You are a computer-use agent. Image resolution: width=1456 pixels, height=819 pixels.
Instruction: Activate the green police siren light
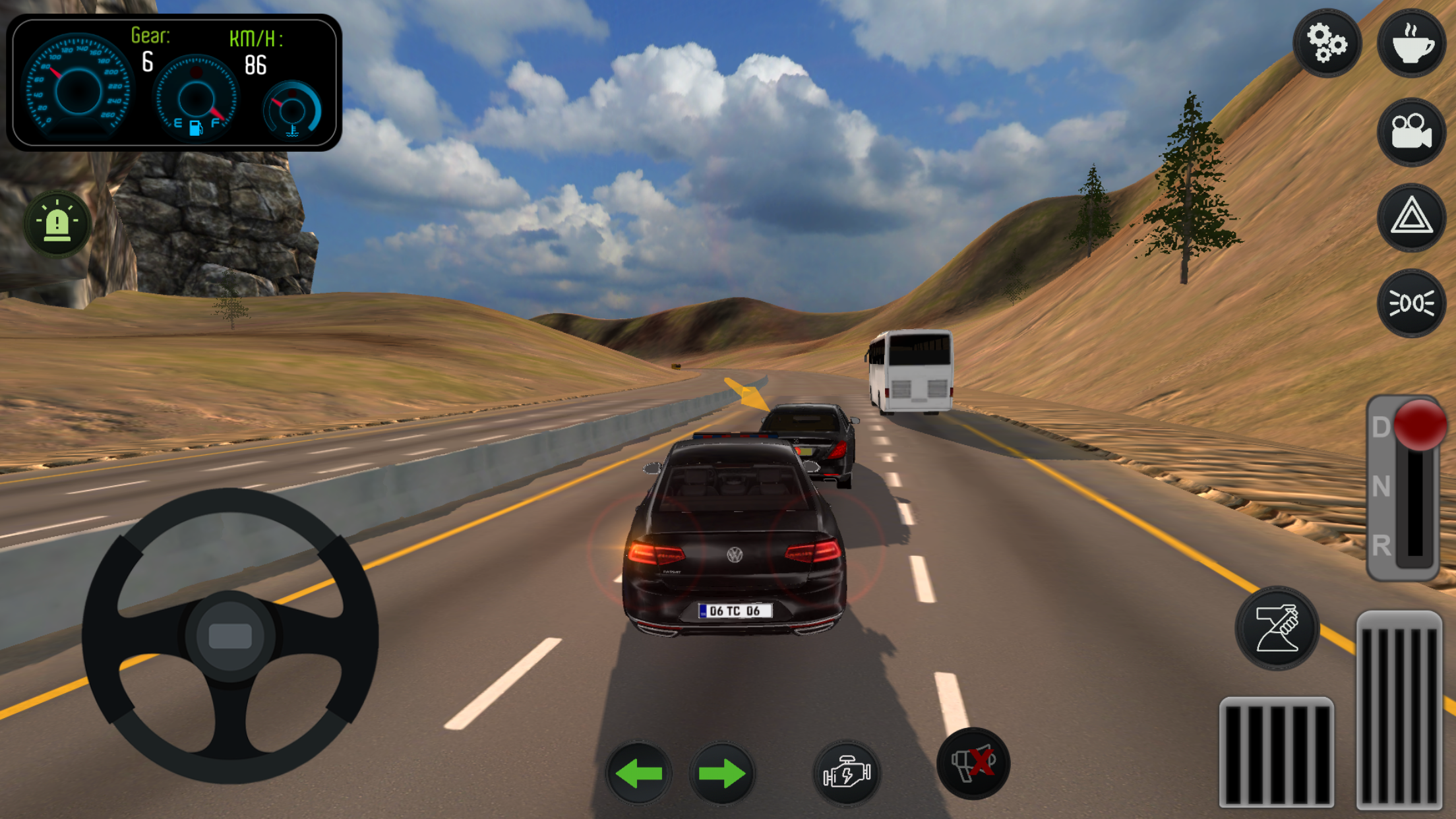(57, 224)
